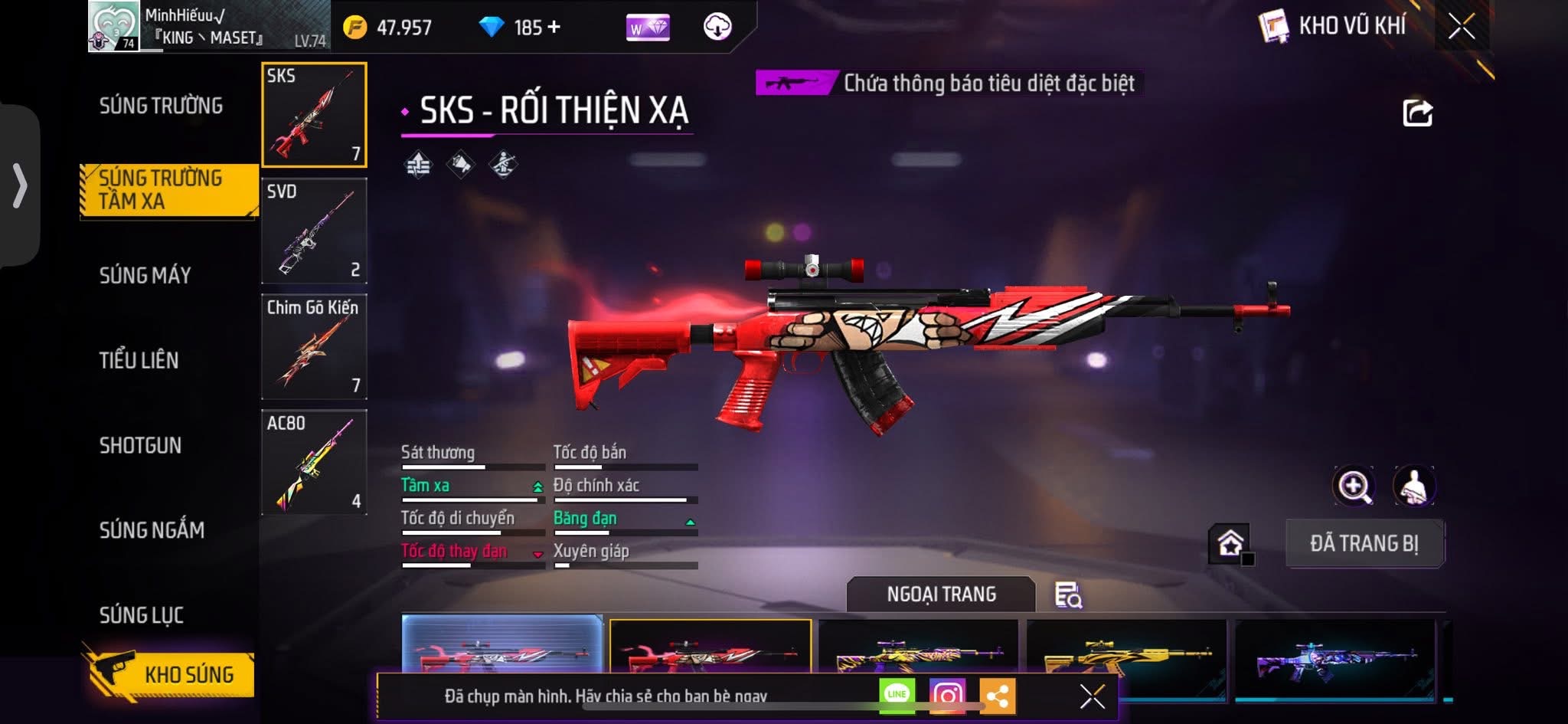Zoom the weapon with magnifier icon
This screenshot has height=724, width=1568.
pyautogui.click(x=1354, y=486)
